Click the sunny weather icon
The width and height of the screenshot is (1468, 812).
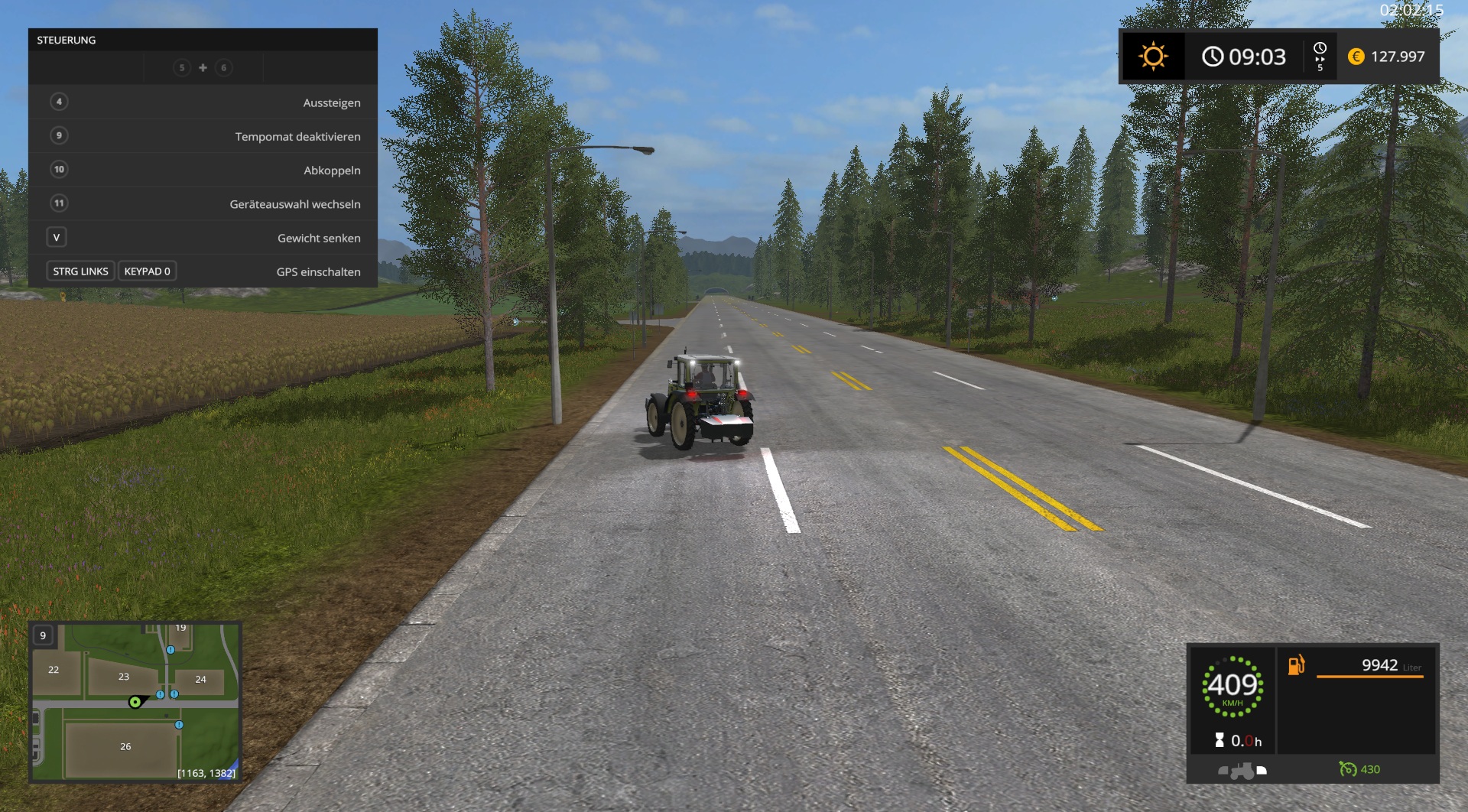(x=1153, y=57)
